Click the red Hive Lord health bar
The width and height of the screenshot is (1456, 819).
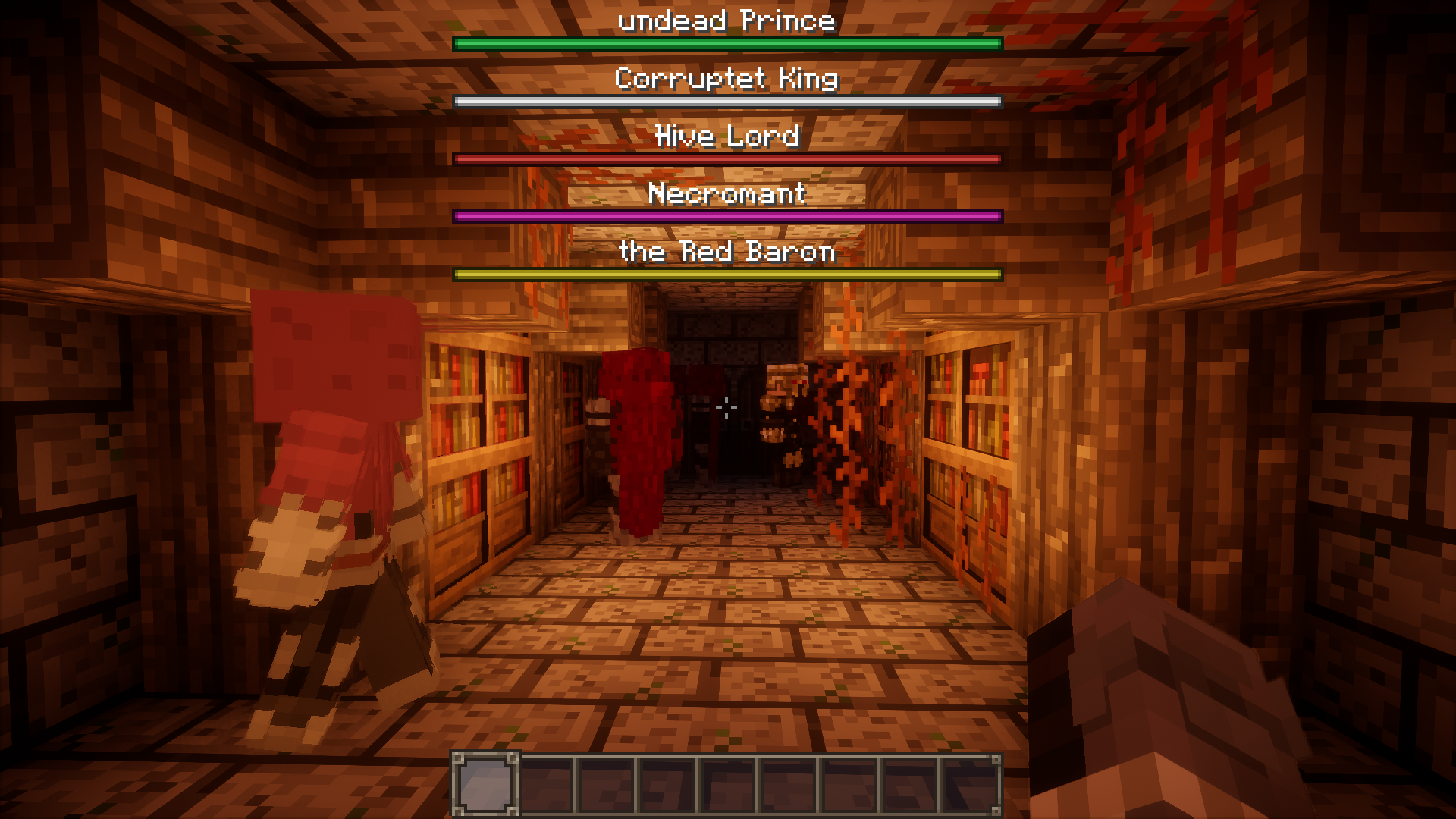pos(726,158)
